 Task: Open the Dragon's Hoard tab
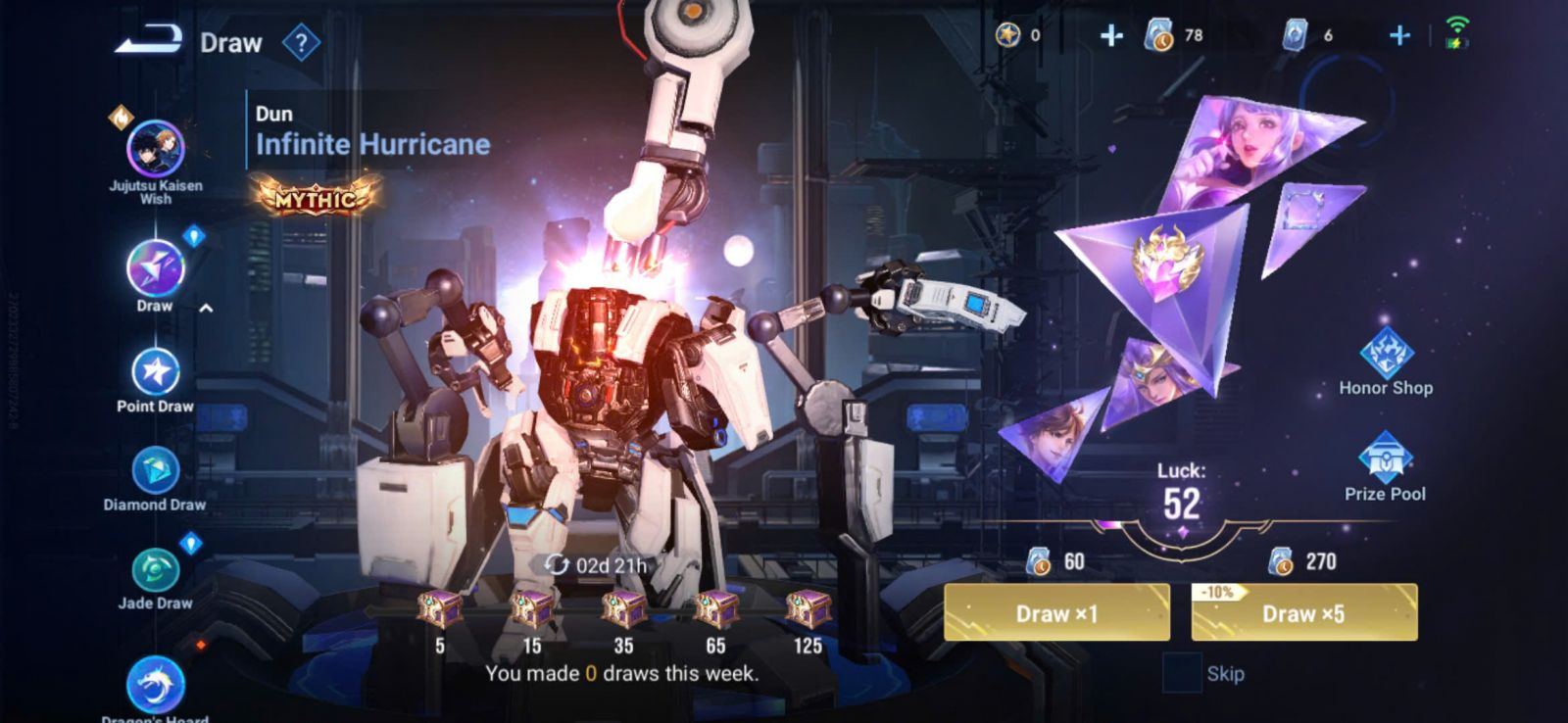pyautogui.click(x=155, y=686)
